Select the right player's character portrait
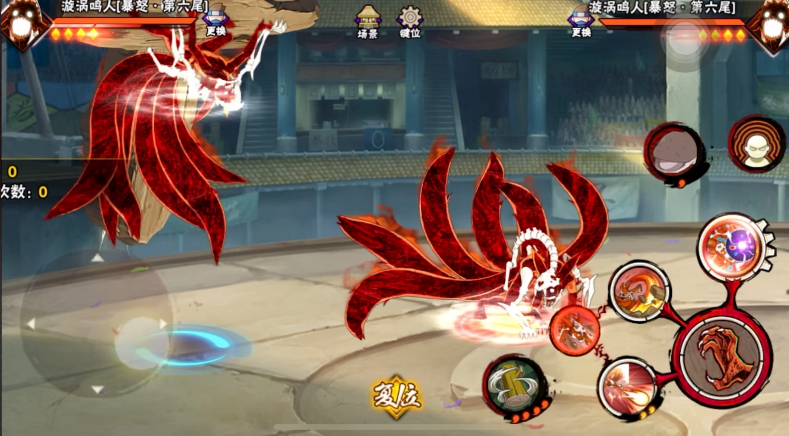Viewport: 789px width, 436px height. 768,24
